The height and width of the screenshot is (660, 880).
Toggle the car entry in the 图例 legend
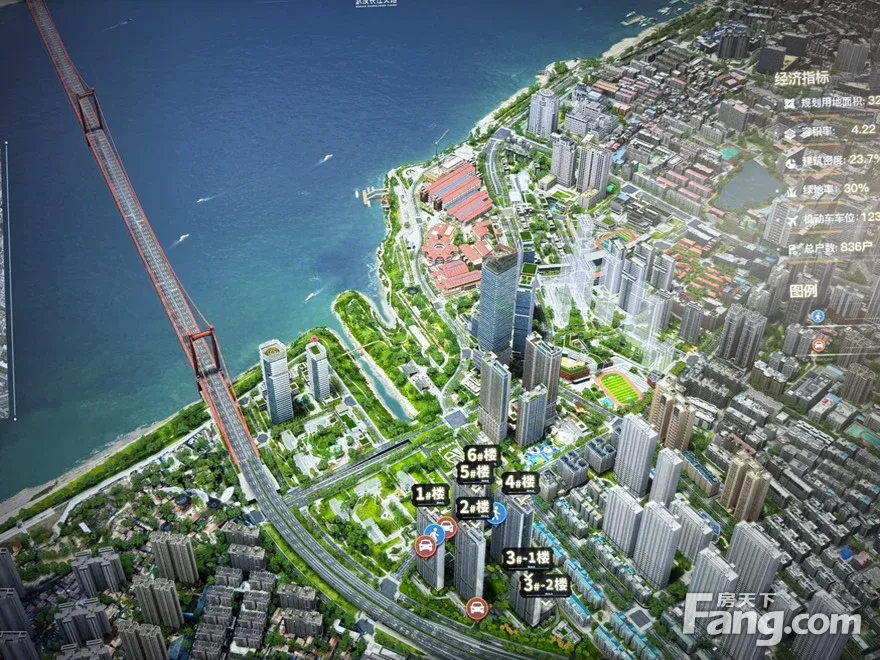[x=819, y=345]
